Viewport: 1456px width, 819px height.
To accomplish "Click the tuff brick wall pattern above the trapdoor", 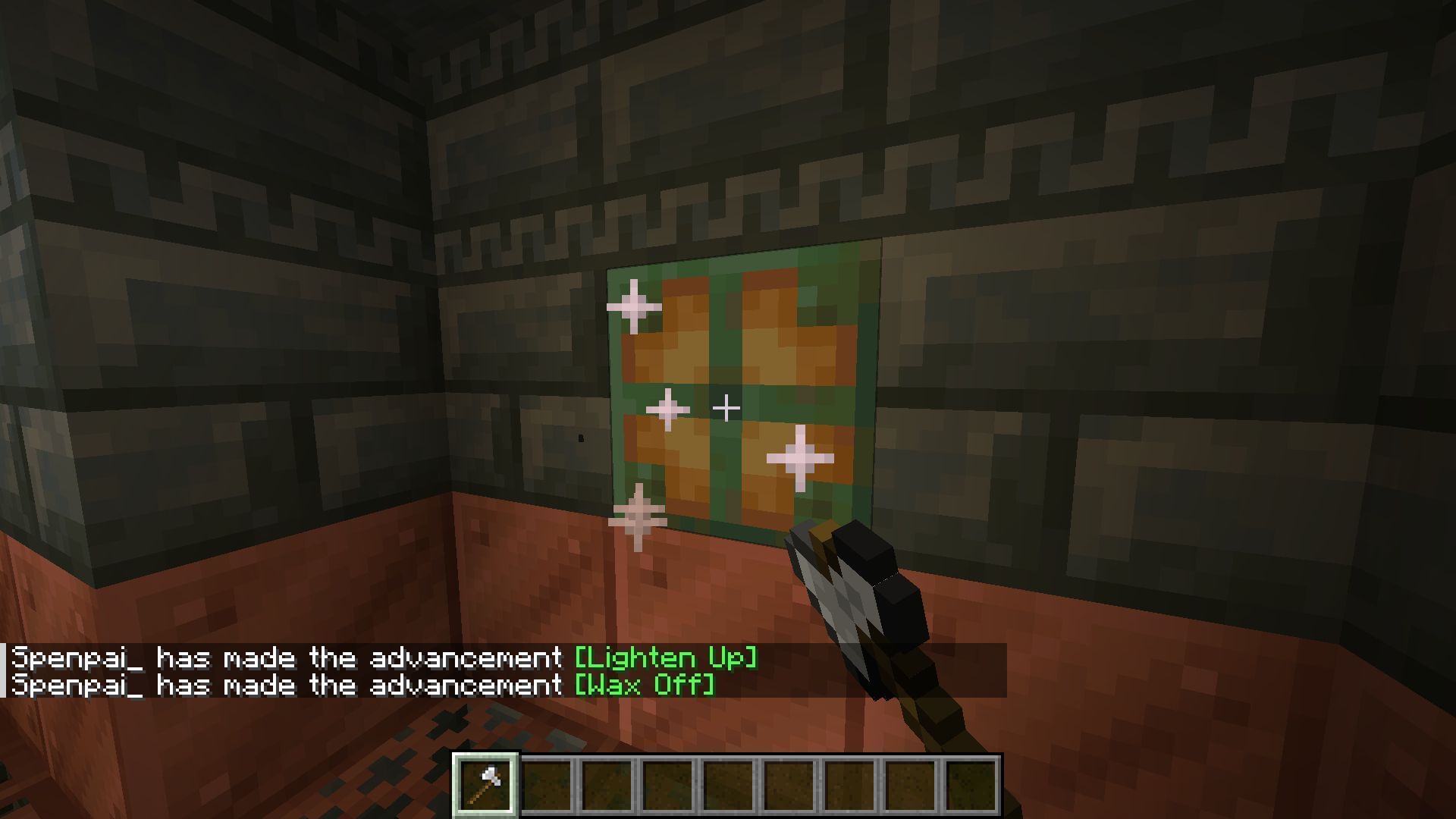I will pyautogui.click(x=743, y=190).
